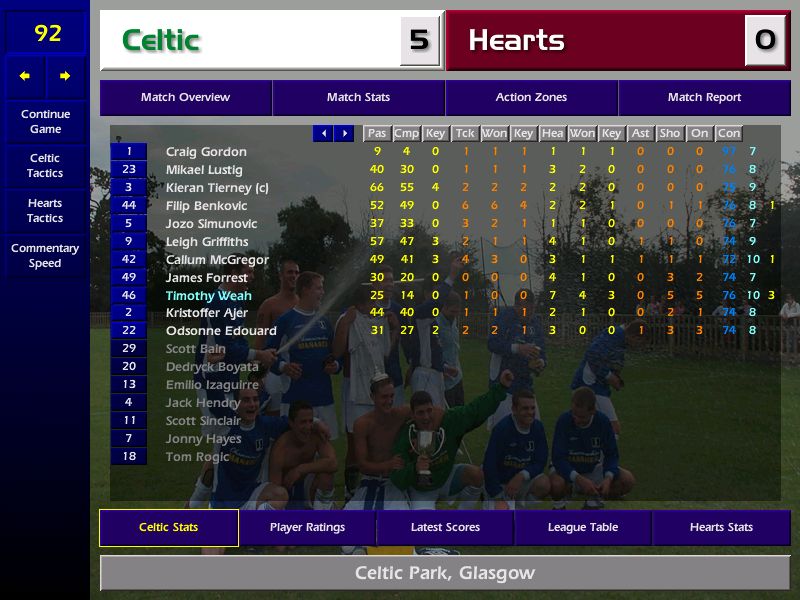
Task: Select player Timothy Weah
Action: tap(208, 296)
